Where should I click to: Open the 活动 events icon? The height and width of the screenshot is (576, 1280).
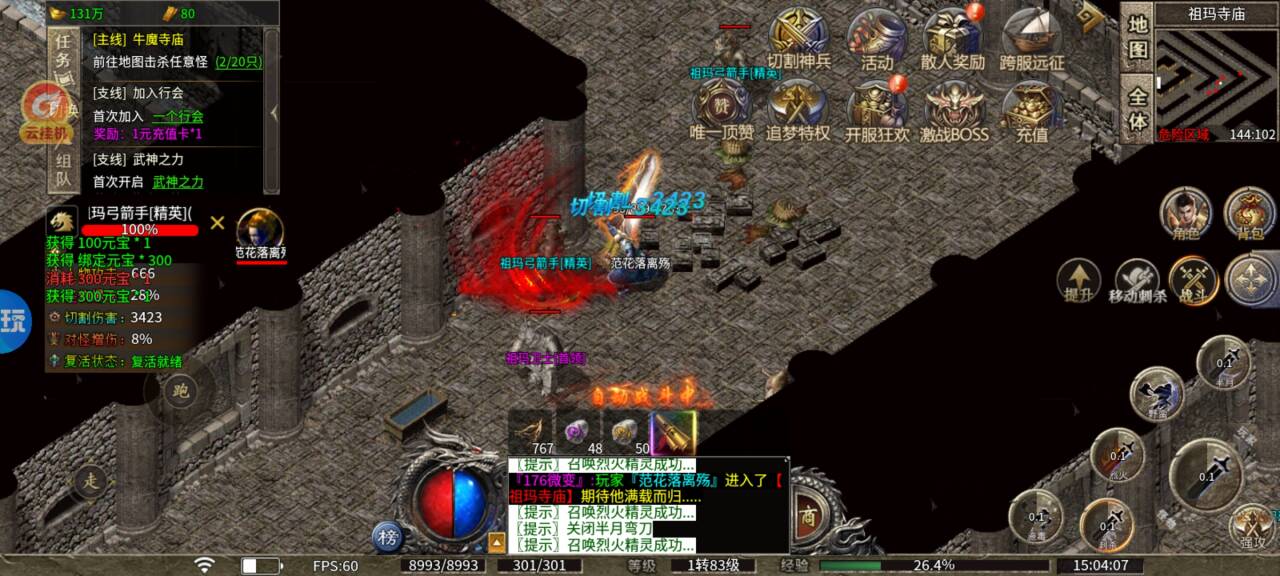coord(876,37)
